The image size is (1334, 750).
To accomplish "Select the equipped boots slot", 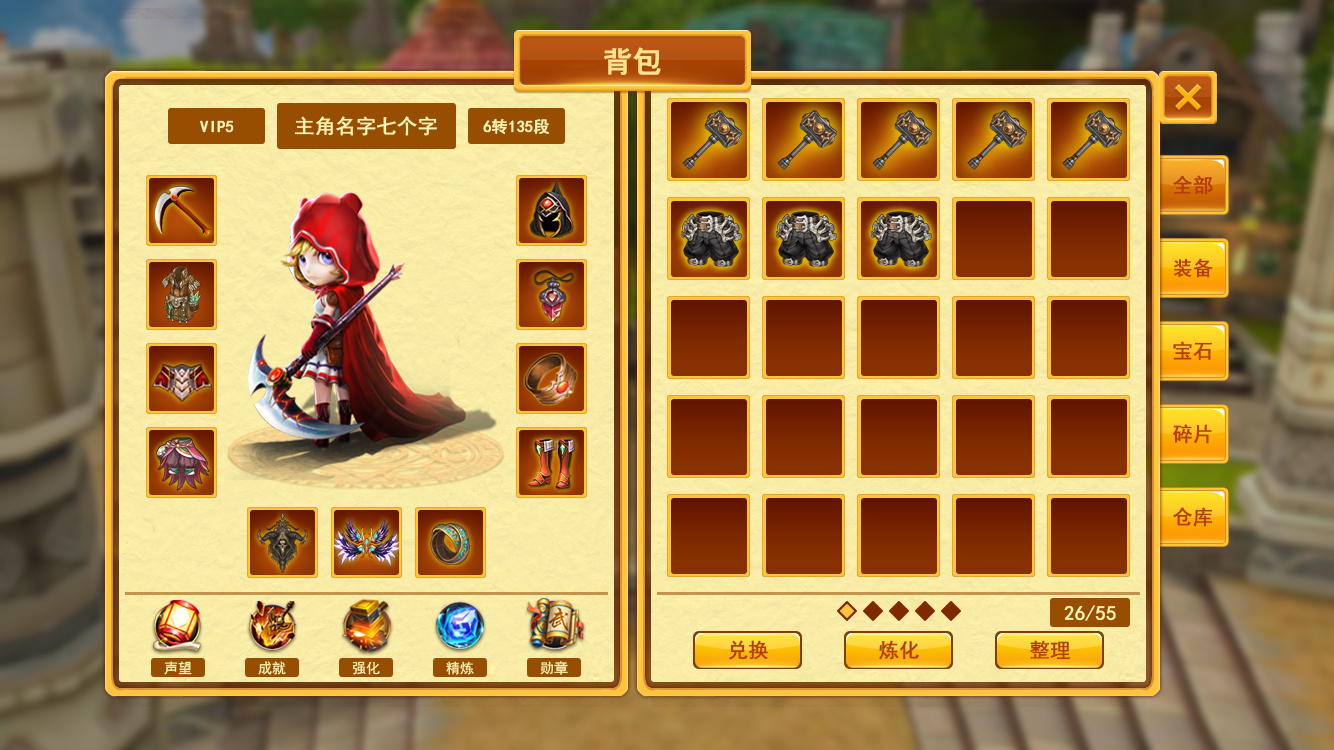I will pos(552,463).
